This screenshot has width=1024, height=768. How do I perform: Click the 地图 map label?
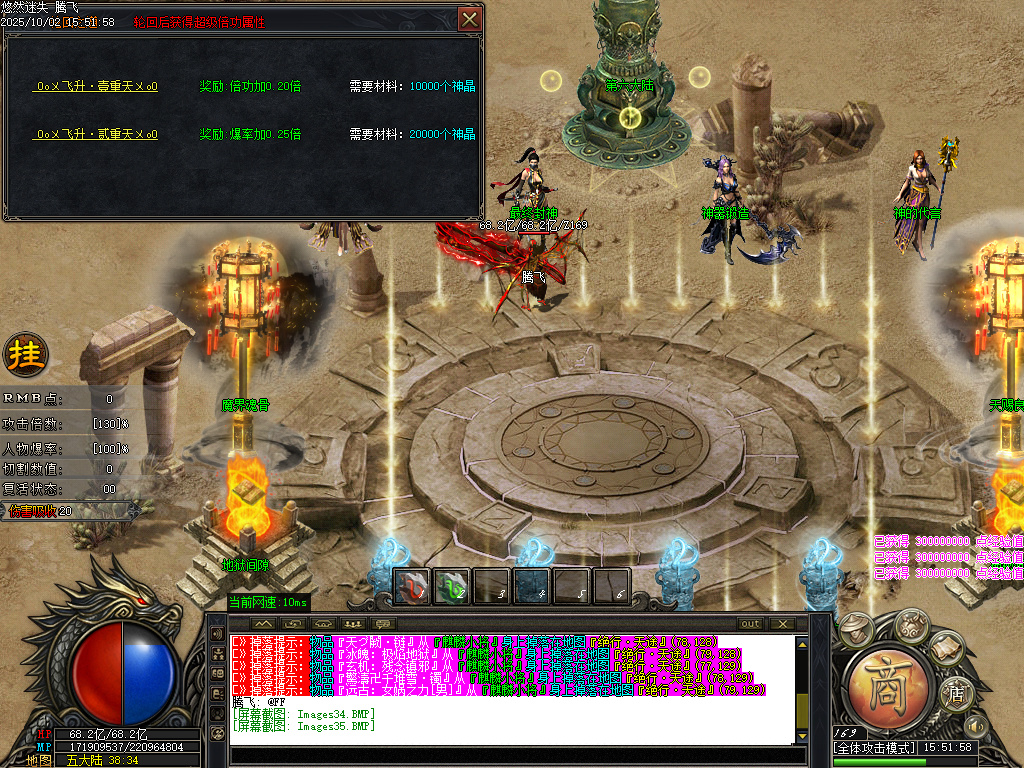(39, 760)
